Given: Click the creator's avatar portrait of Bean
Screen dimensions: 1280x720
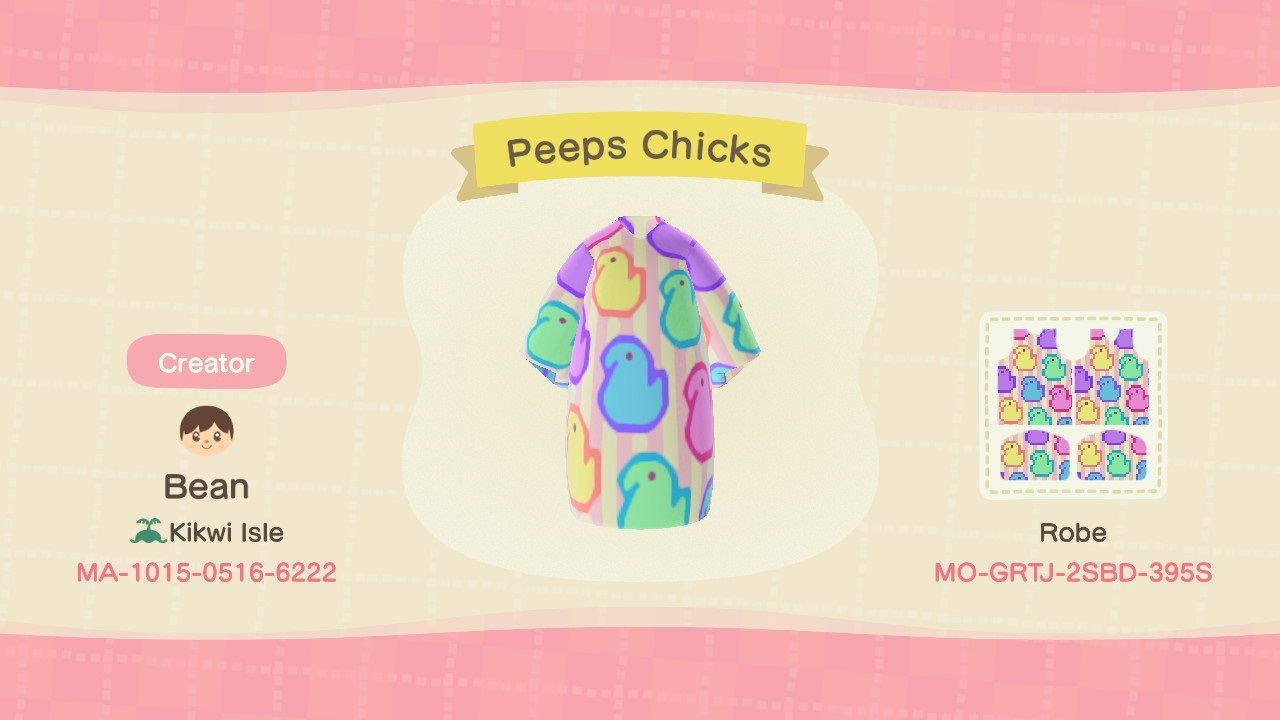Looking at the screenshot, I should pos(205,429).
